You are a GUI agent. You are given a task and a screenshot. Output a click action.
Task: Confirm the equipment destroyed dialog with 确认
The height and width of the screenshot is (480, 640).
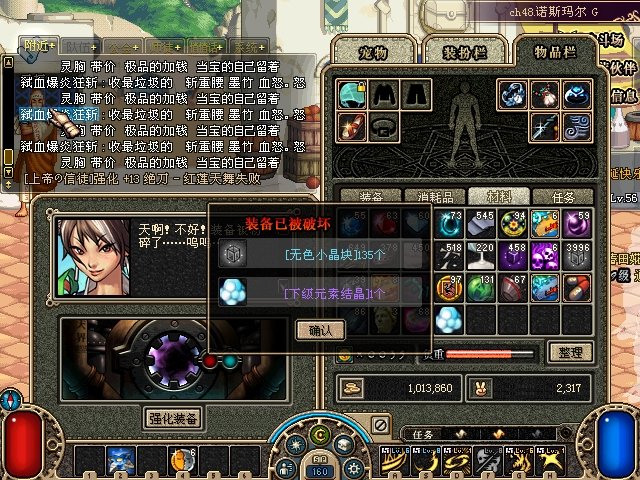[x=319, y=329]
